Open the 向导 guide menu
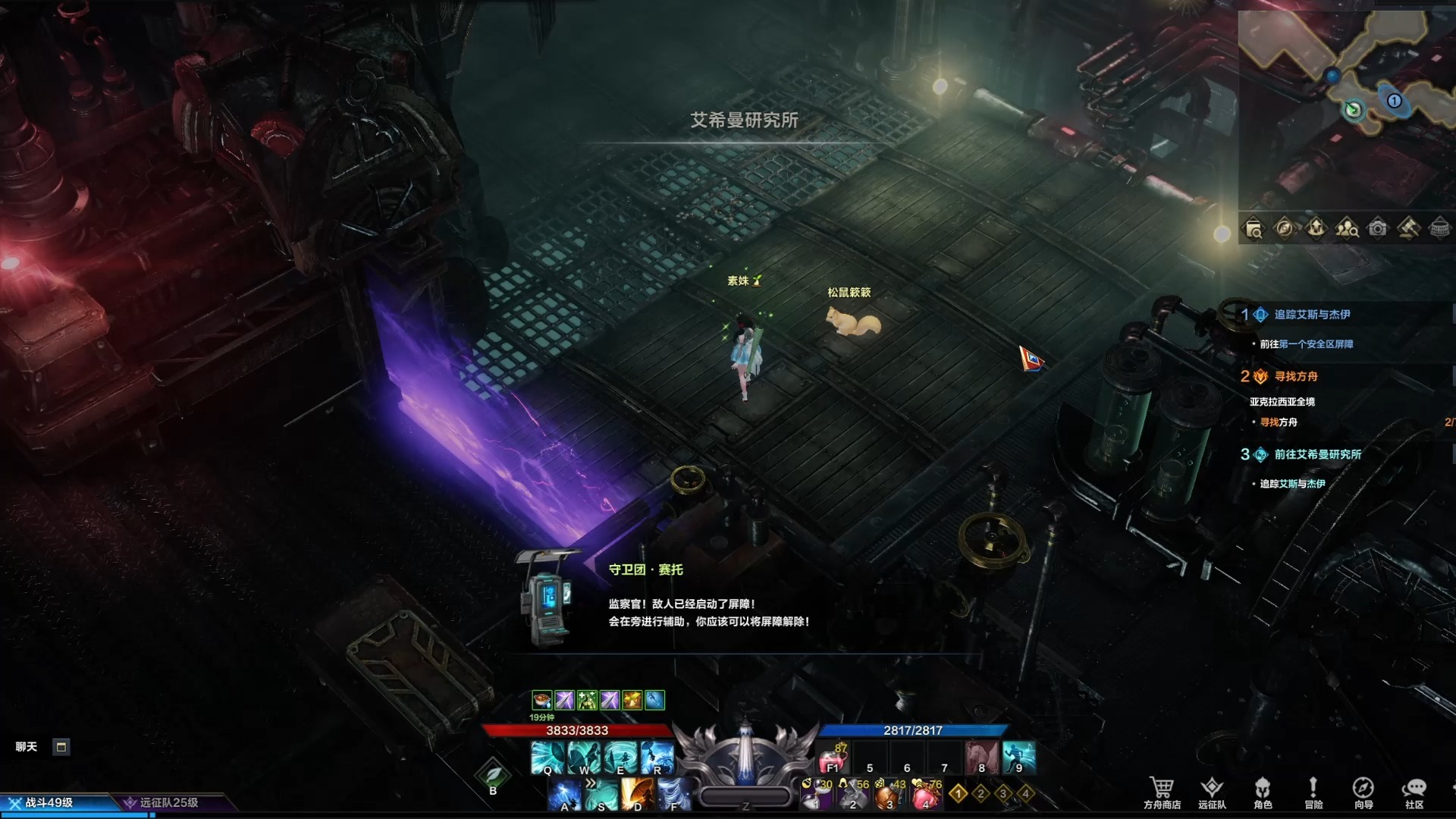Viewport: 1456px width, 819px height. coord(1363,792)
